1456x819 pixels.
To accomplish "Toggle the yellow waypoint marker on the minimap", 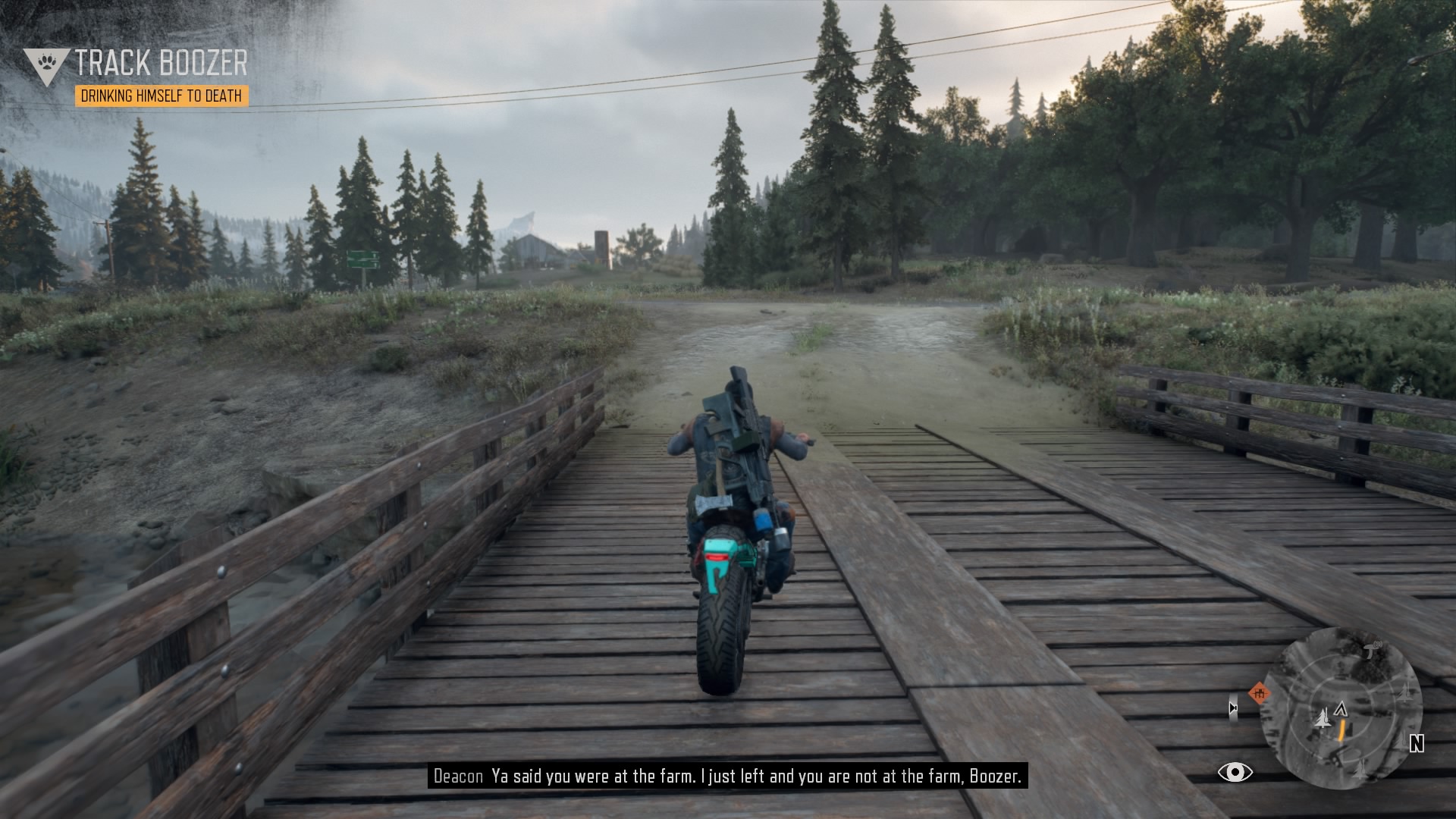I will [1342, 731].
